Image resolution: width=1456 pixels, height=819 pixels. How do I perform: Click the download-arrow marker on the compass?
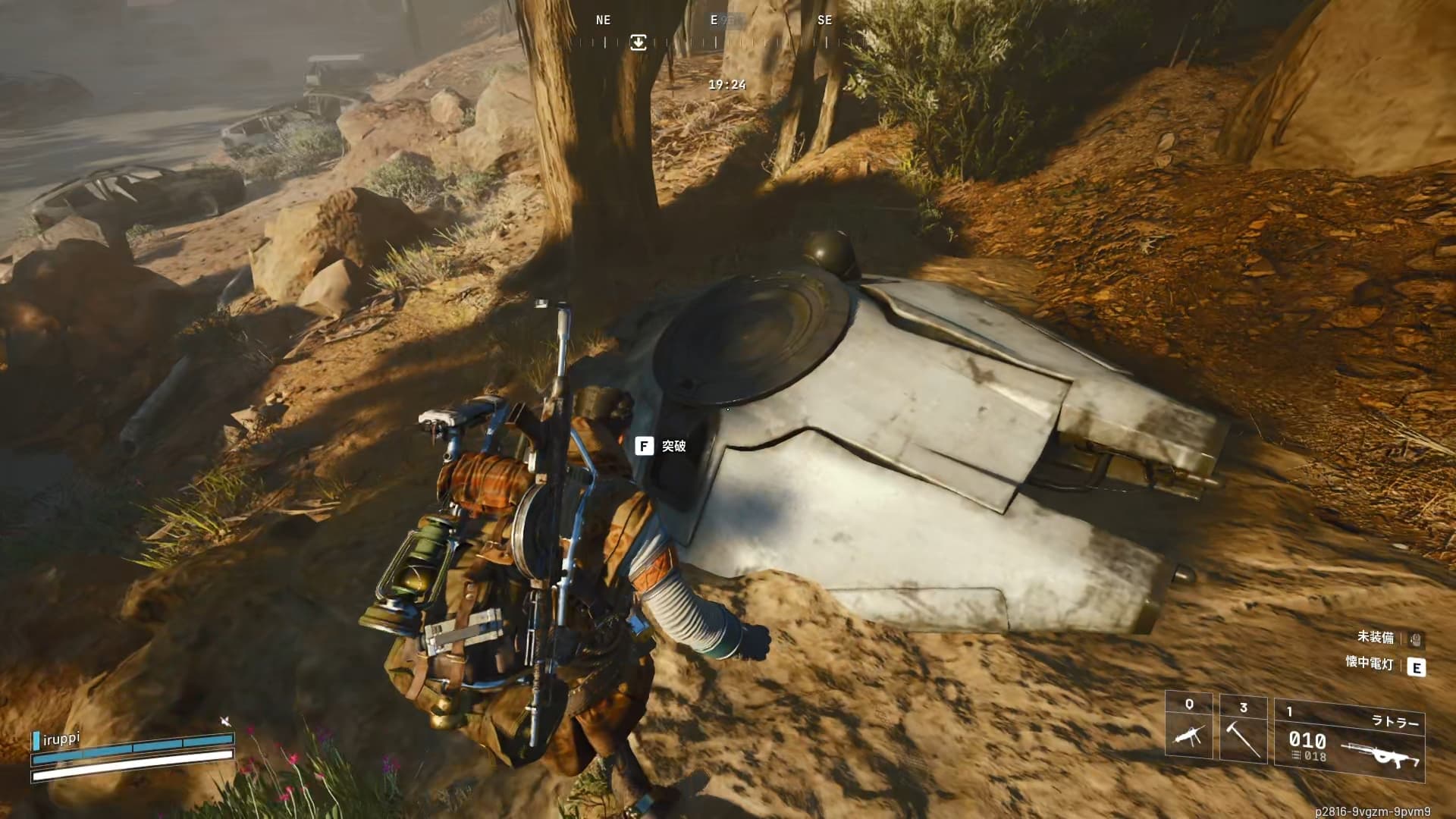pos(639,42)
